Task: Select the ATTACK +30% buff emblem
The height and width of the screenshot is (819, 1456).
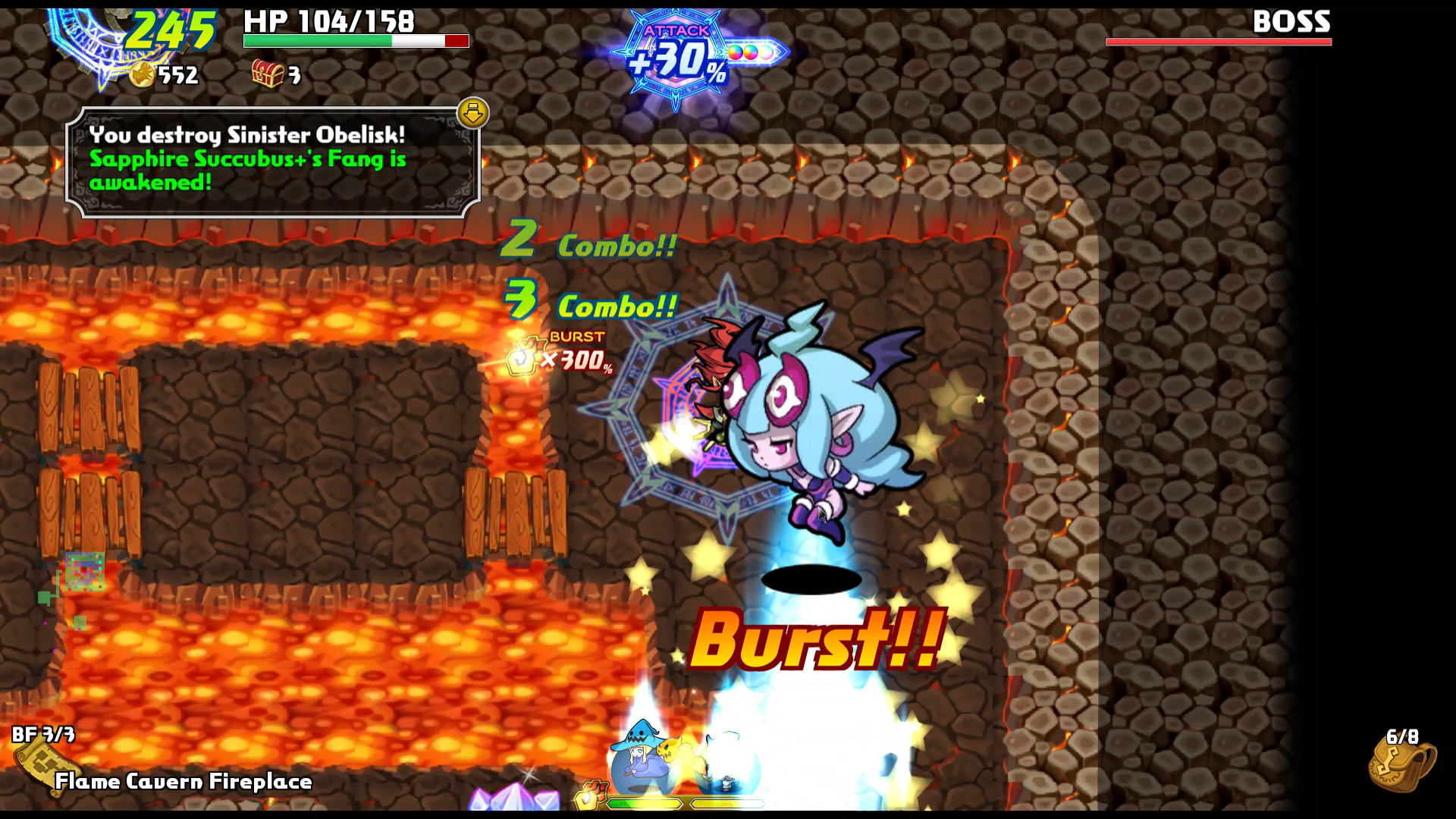Action: click(673, 53)
